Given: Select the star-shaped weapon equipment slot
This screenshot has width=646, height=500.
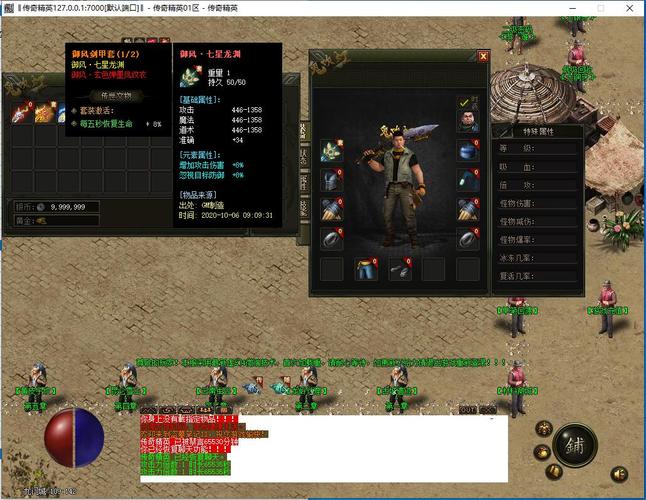Looking at the screenshot, I should click(331, 151).
